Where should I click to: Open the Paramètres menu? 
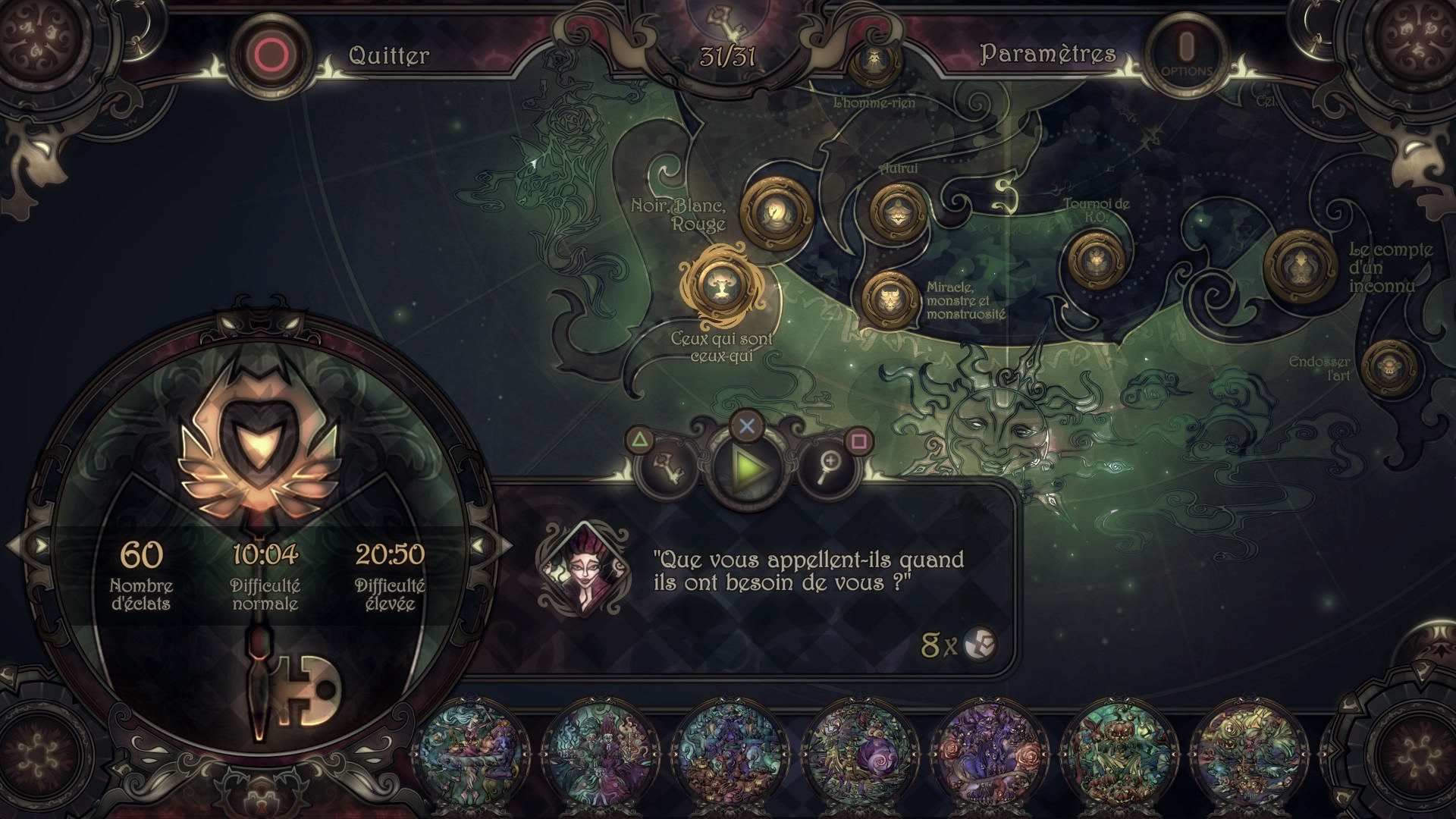point(1048,54)
